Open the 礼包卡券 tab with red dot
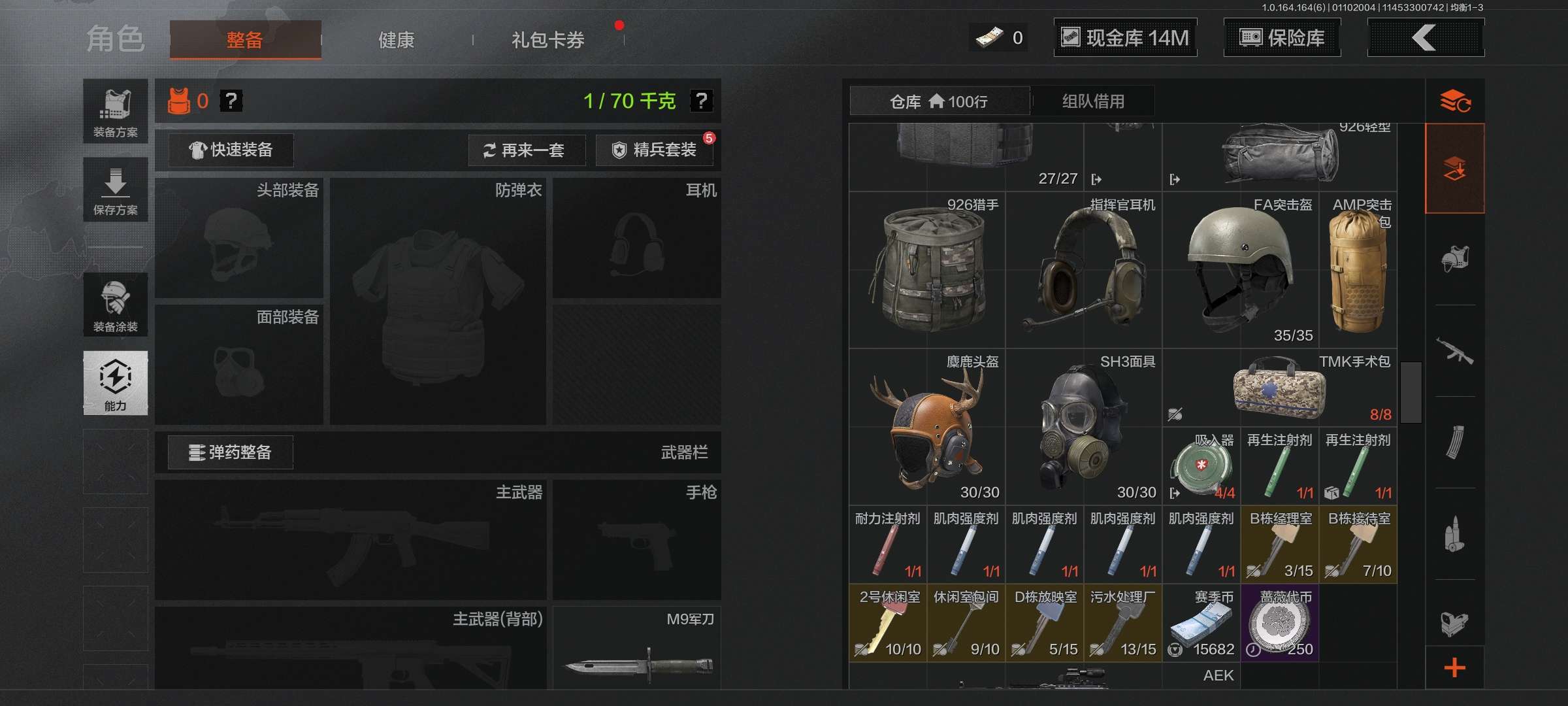The height and width of the screenshot is (706, 1568). 549,39
